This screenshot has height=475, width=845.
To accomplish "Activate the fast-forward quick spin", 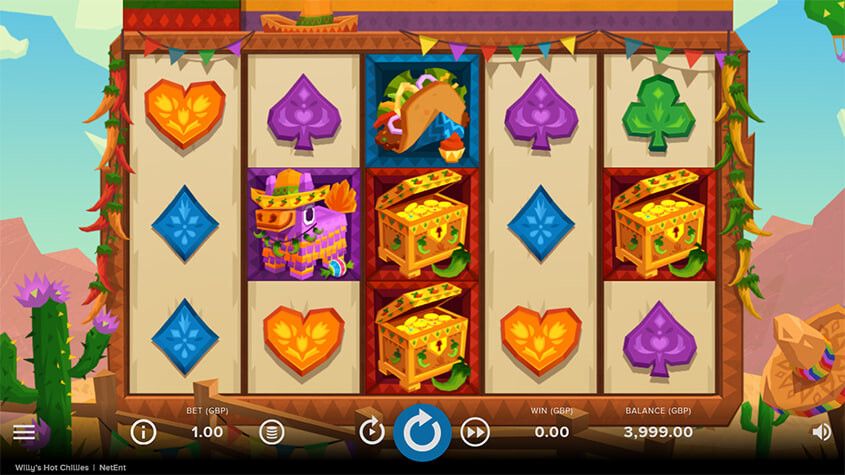I will coord(475,432).
